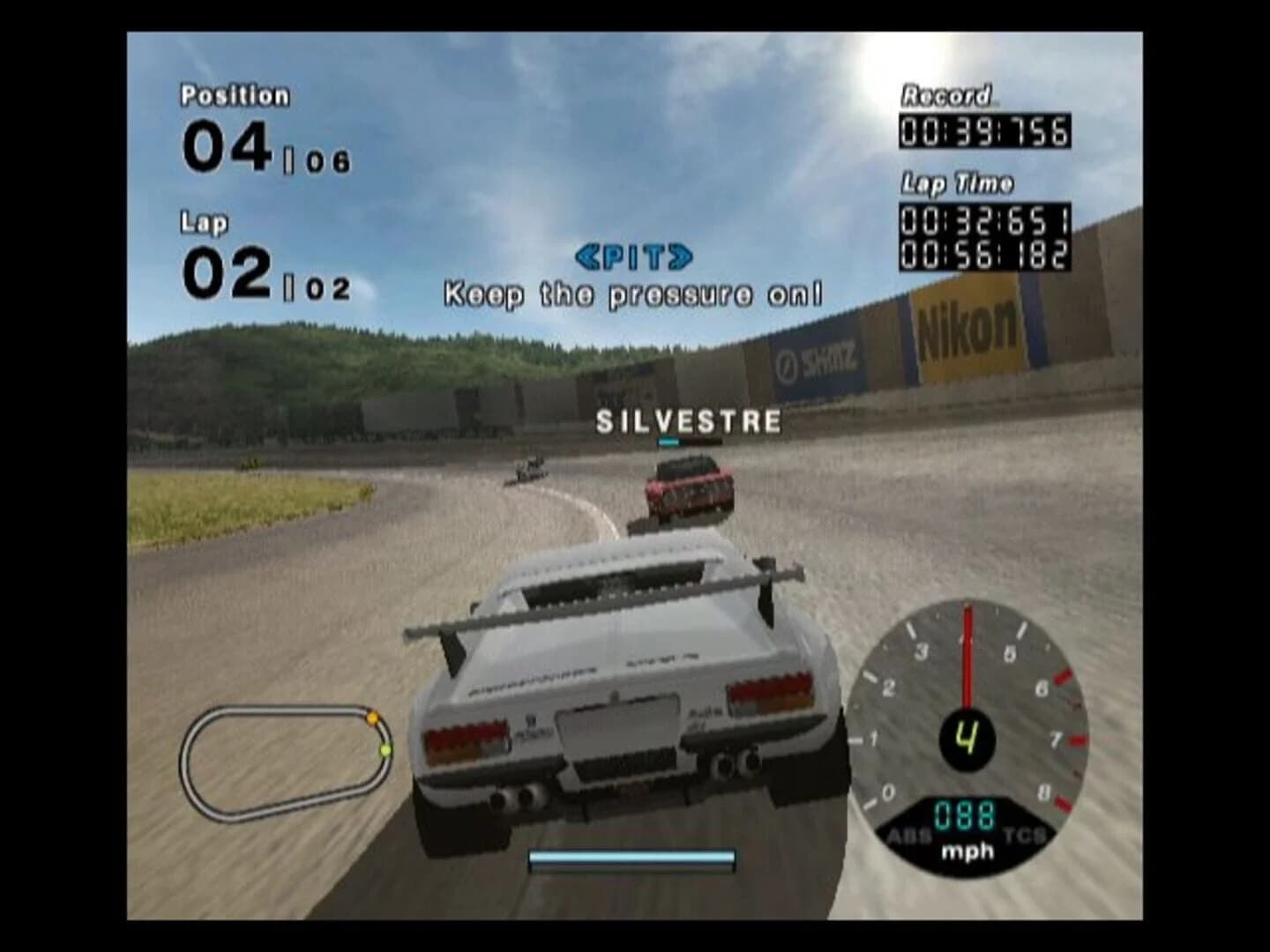Screen dimensions: 1270x952
Task: Click the blue PIT arrow indicator
Action: (x=633, y=256)
